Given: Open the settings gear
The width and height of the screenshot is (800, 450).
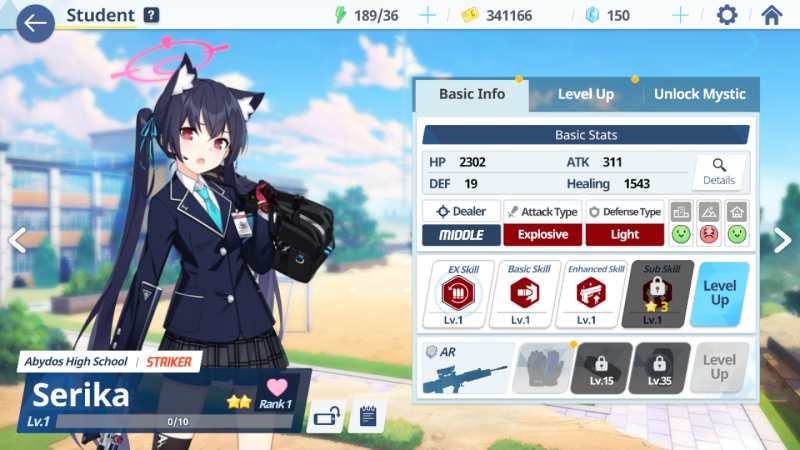Looking at the screenshot, I should coord(727,15).
